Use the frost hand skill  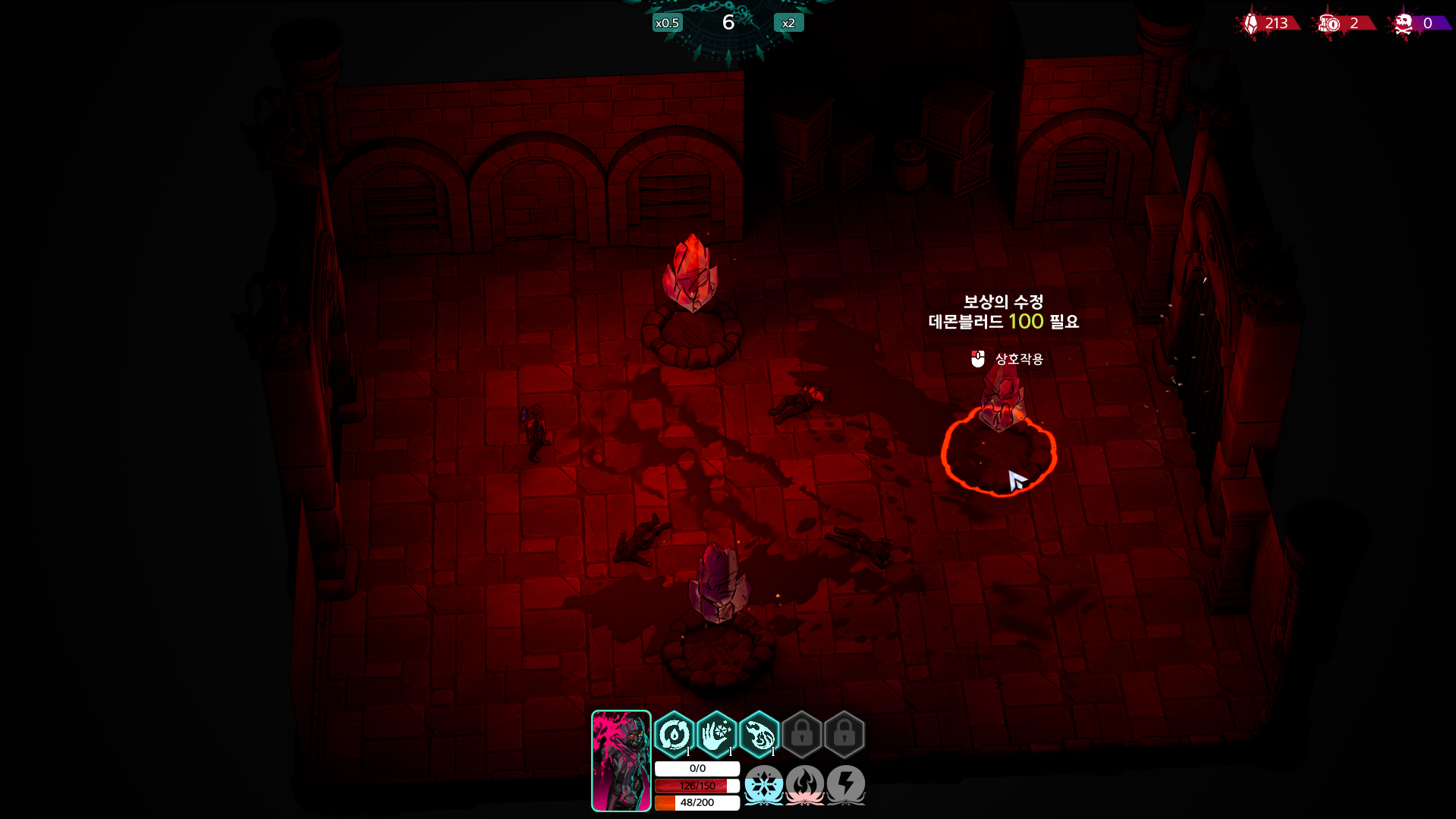point(716,734)
